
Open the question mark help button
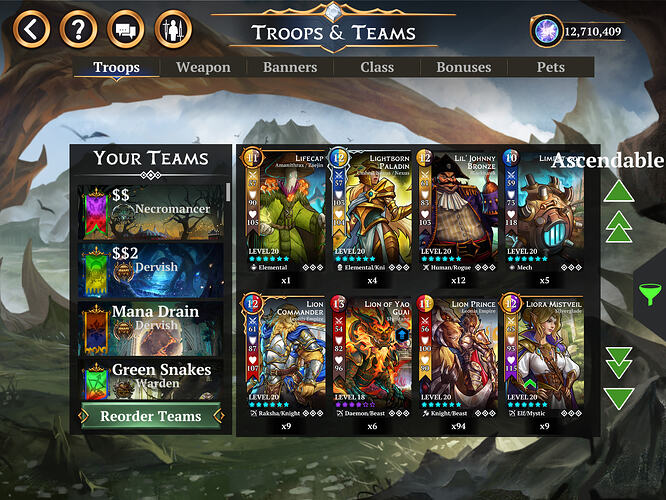(78, 28)
